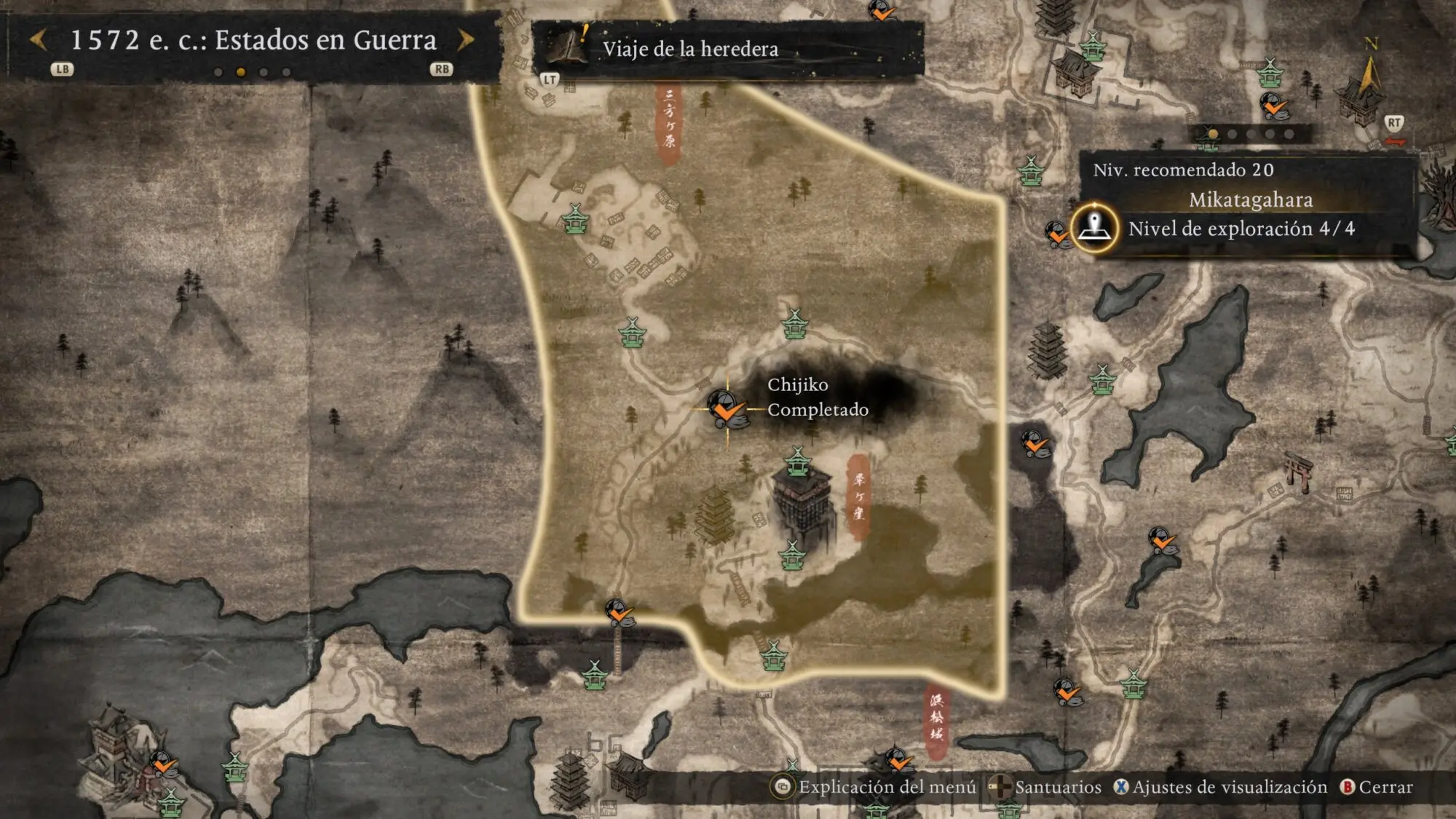Click the Mikatagahara region pin icon
The height and width of the screenshot is (819, 1456).
coord(1094,228)
